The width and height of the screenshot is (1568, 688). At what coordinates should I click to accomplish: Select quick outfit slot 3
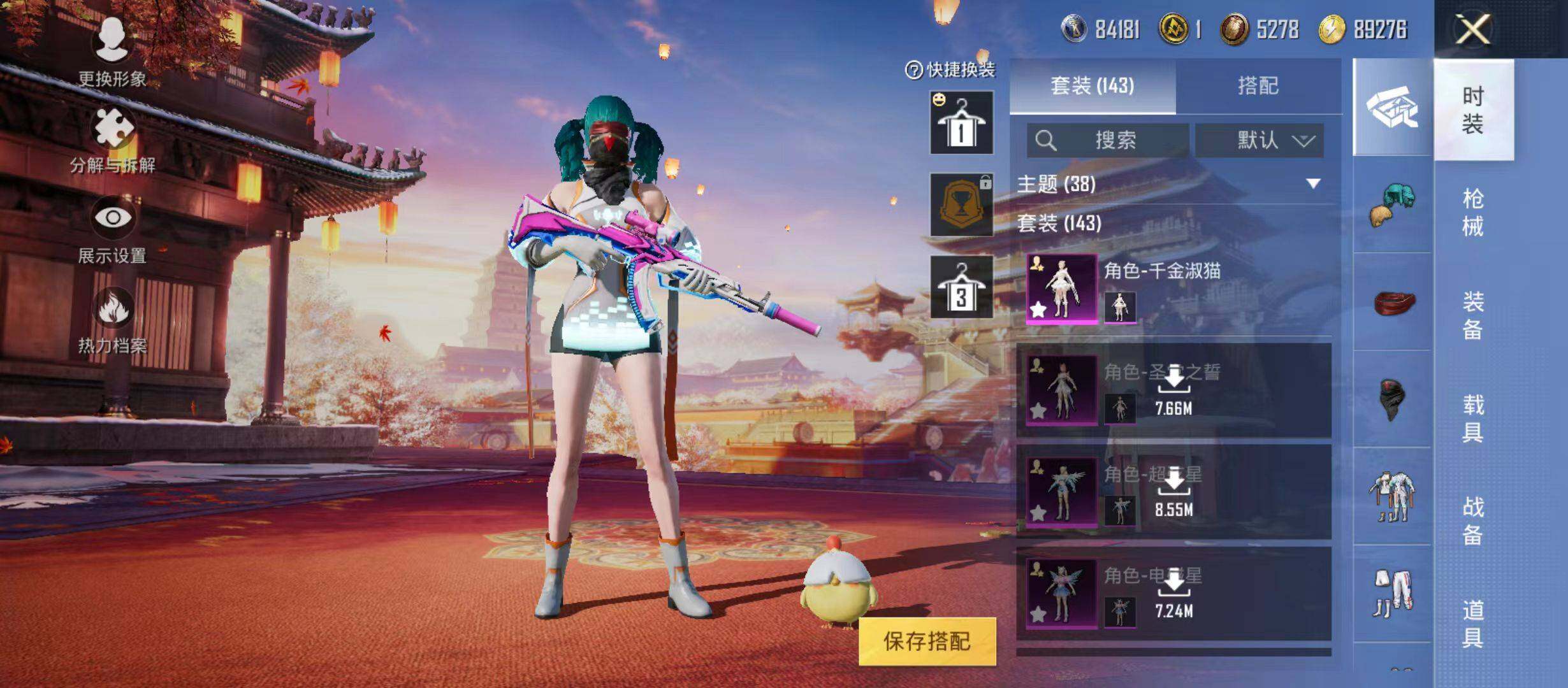961,287
